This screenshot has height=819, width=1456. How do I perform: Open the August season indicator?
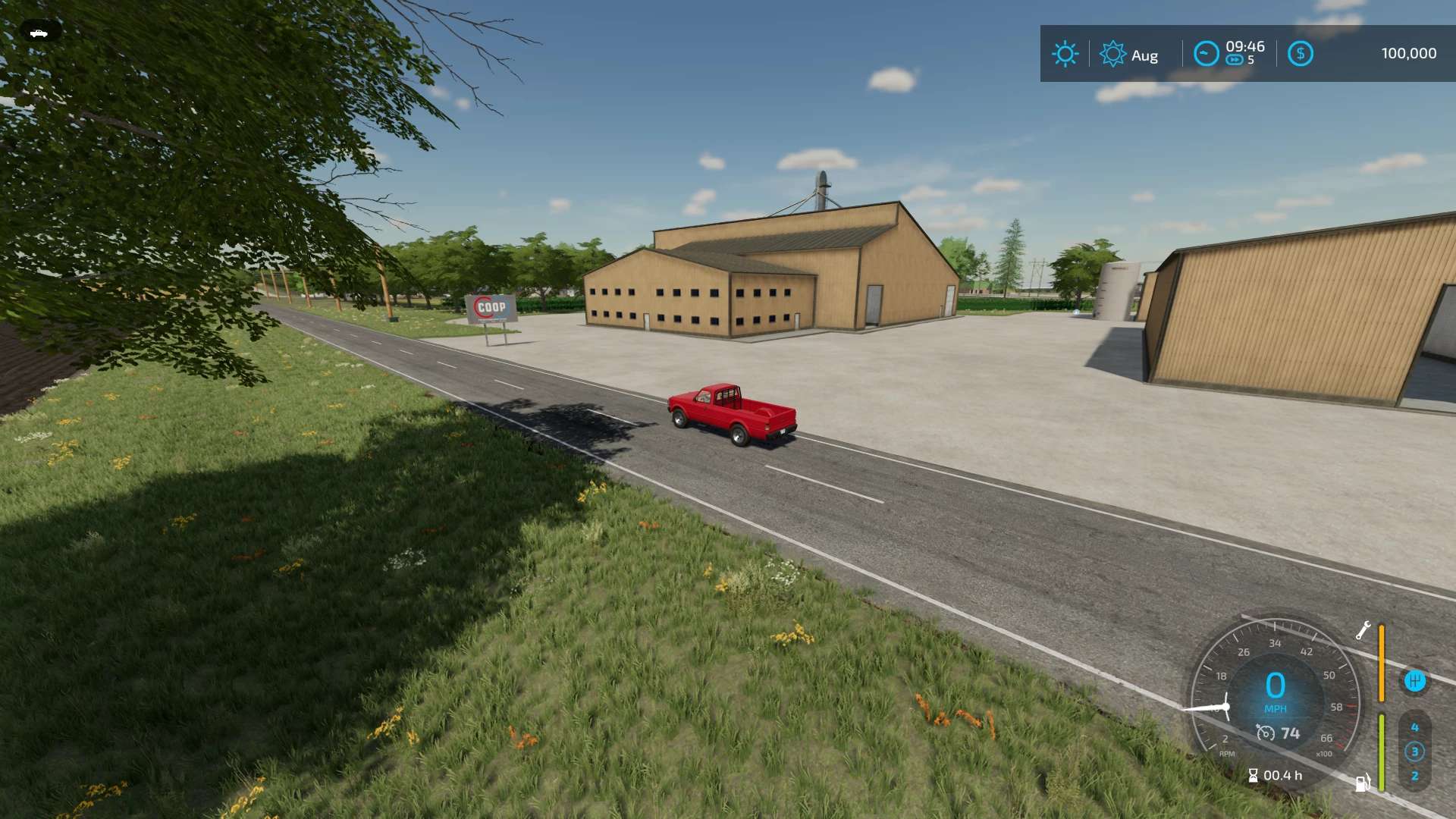pyautogui.click(x=1112, y=54)
